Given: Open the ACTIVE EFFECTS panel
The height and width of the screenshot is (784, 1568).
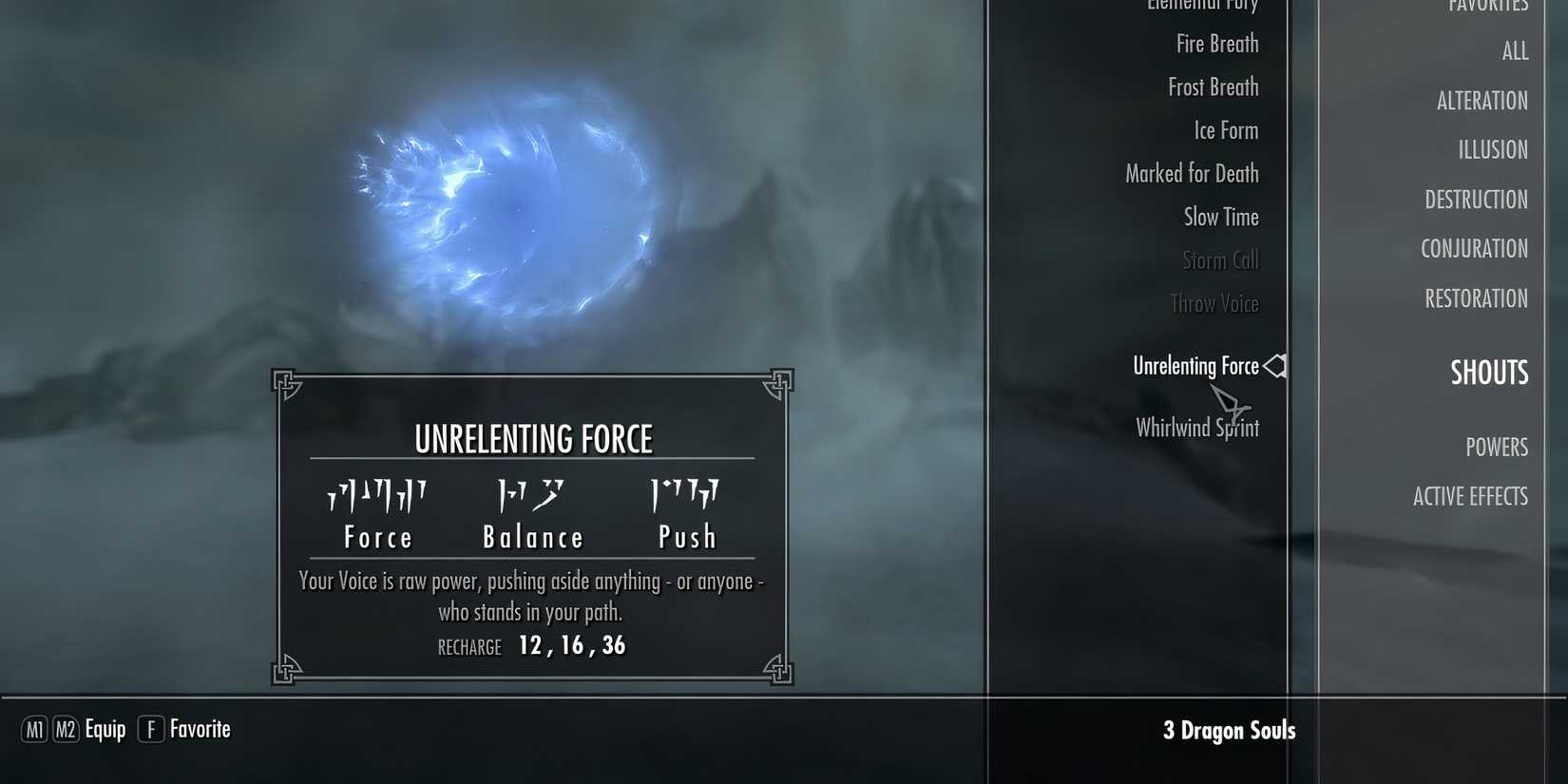Looking at the screenshot, I should pyautogui.click(x=1471, y=495).
